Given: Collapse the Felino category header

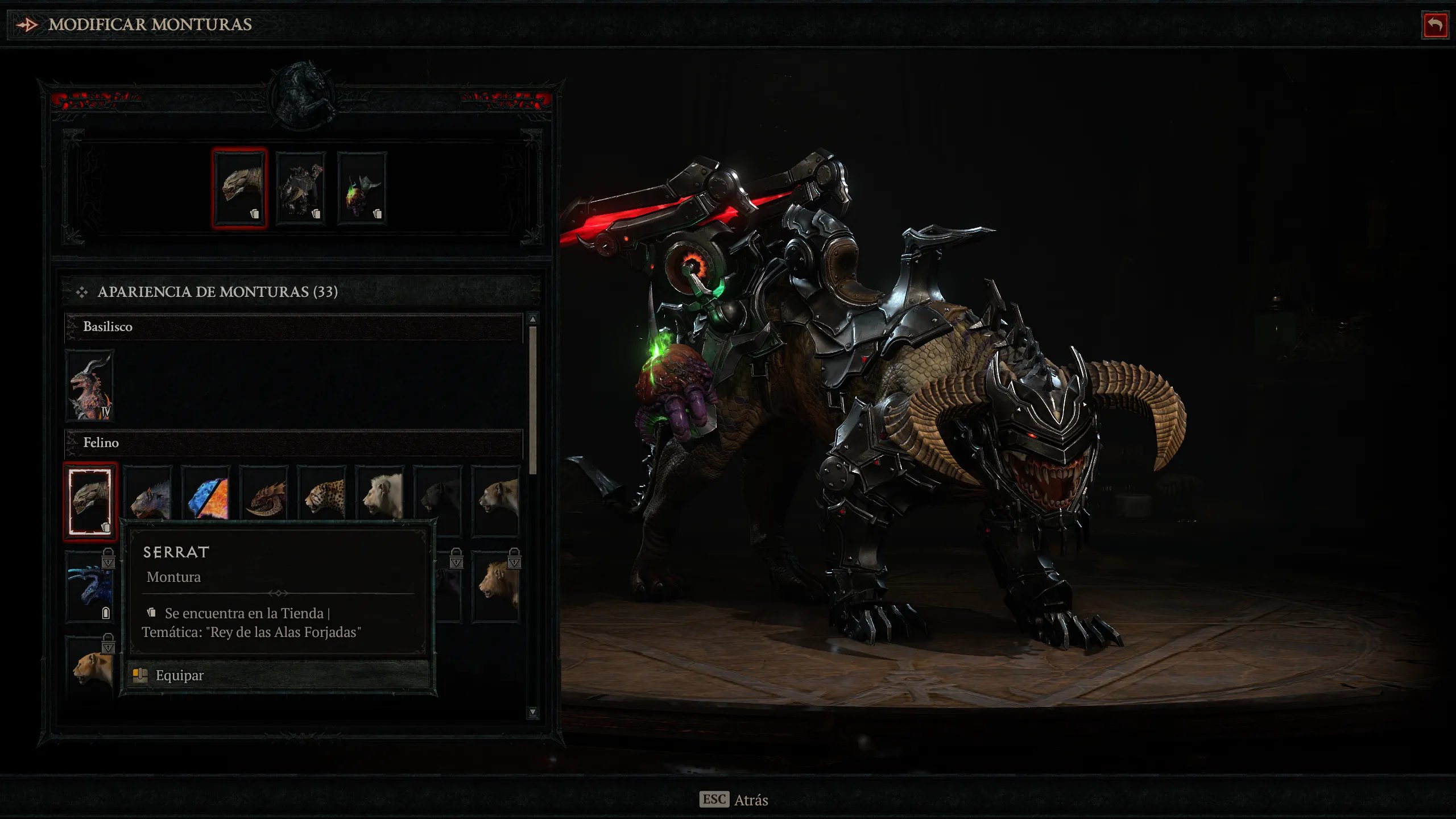Looking at the screenshot, I should pyautogui.click(x=293, y=442).
